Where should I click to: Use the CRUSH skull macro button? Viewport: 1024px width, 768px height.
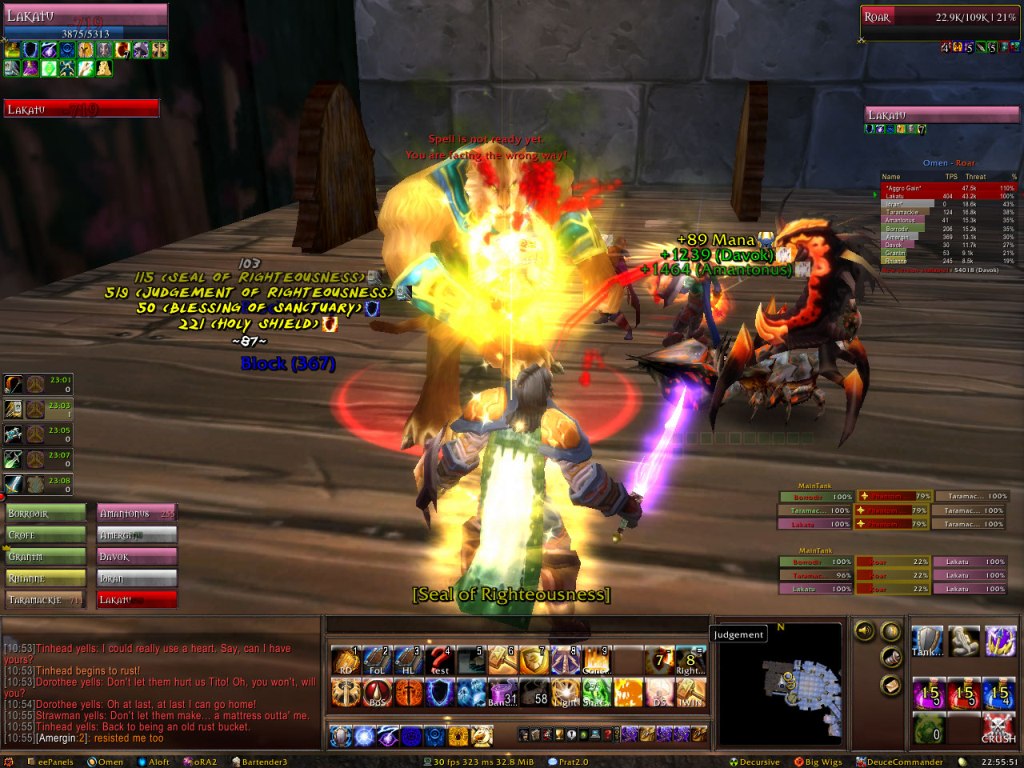(x=999, y=727)
